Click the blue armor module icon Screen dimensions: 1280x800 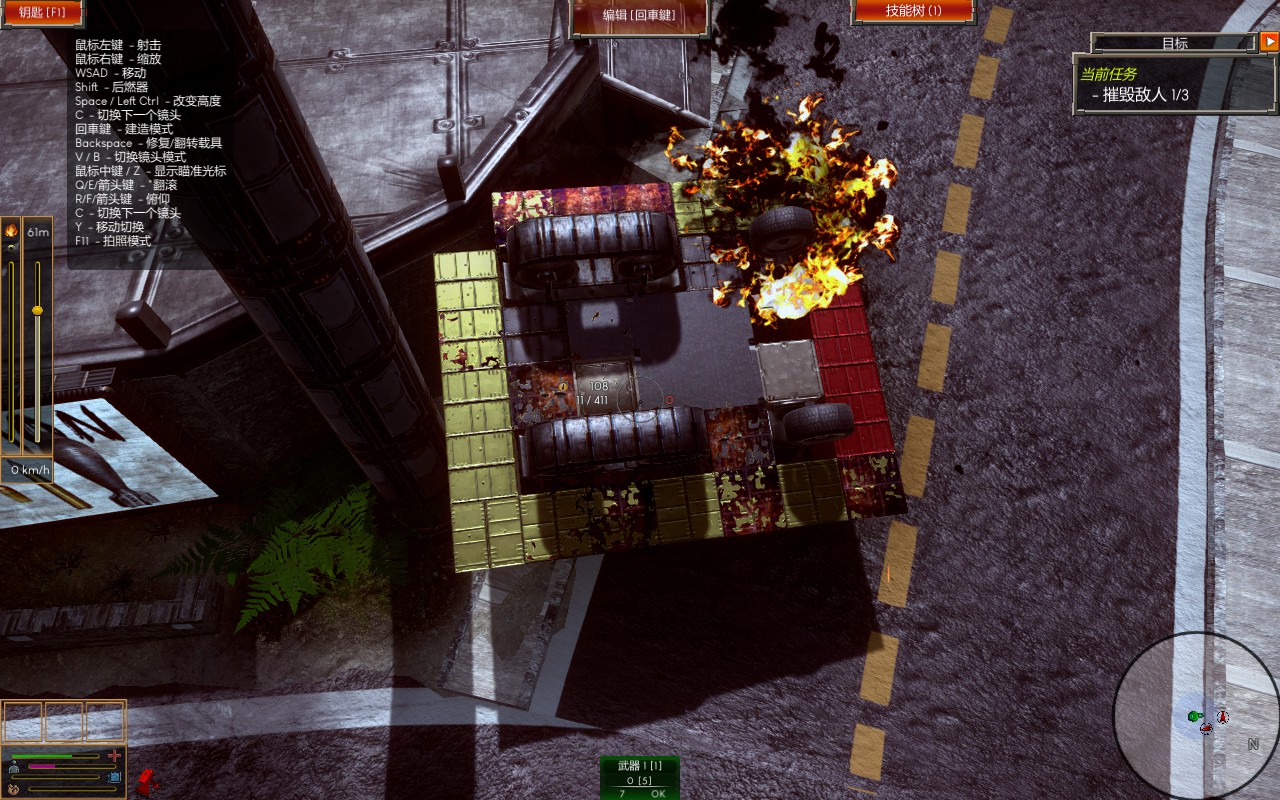click(x=115, y=776)
